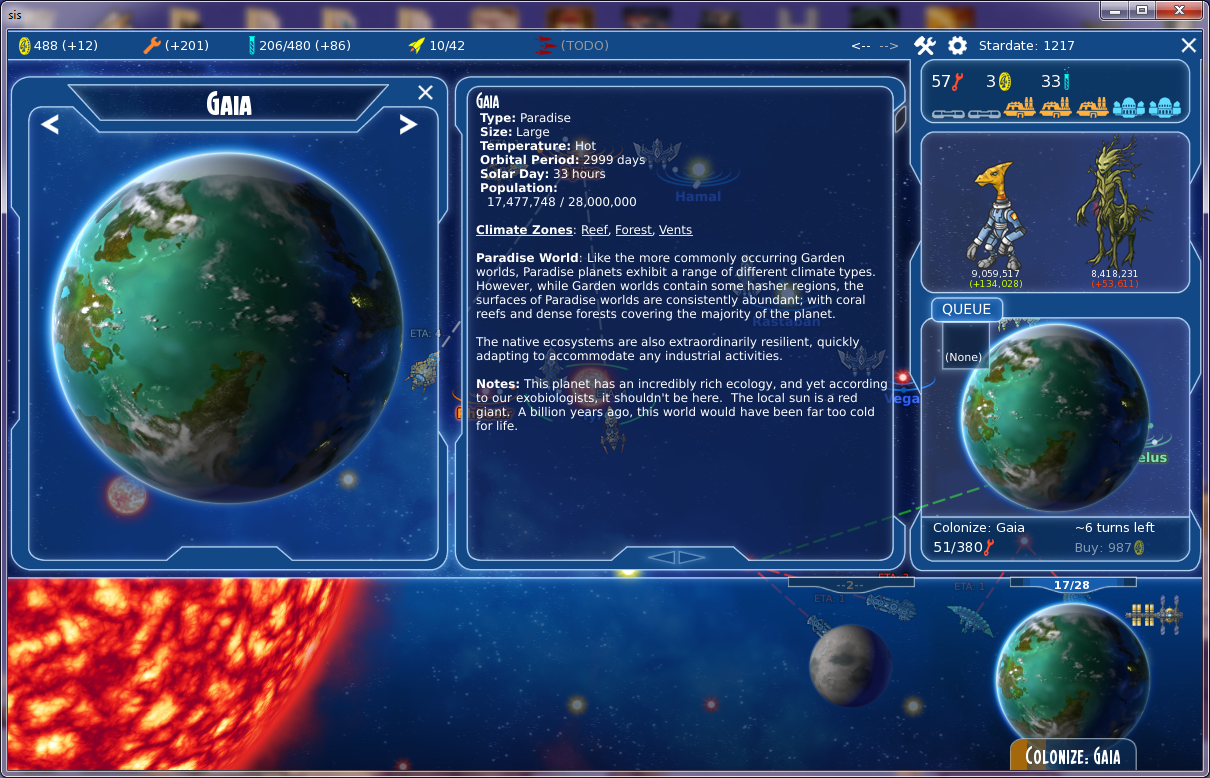1210x778 pixels.
Task: Open the gear settings icon
Action: [x=957, y=45]
